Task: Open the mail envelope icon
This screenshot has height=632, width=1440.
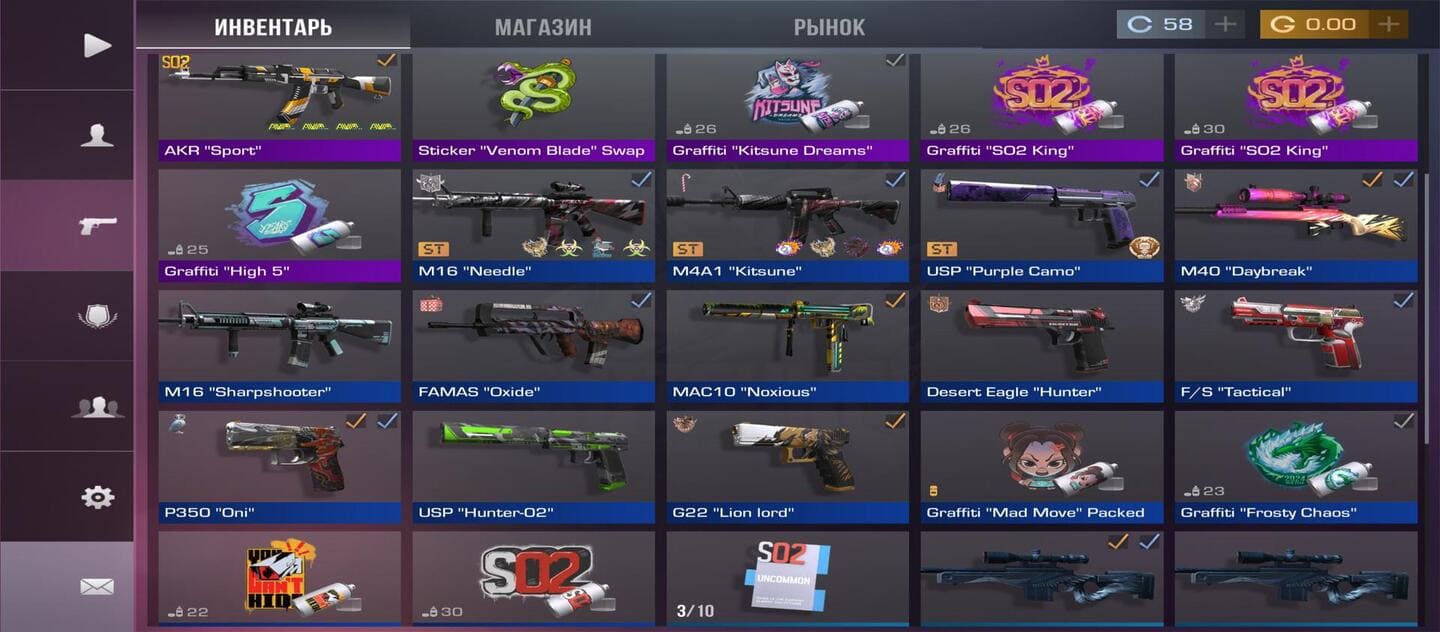Action: click(97, 587)
